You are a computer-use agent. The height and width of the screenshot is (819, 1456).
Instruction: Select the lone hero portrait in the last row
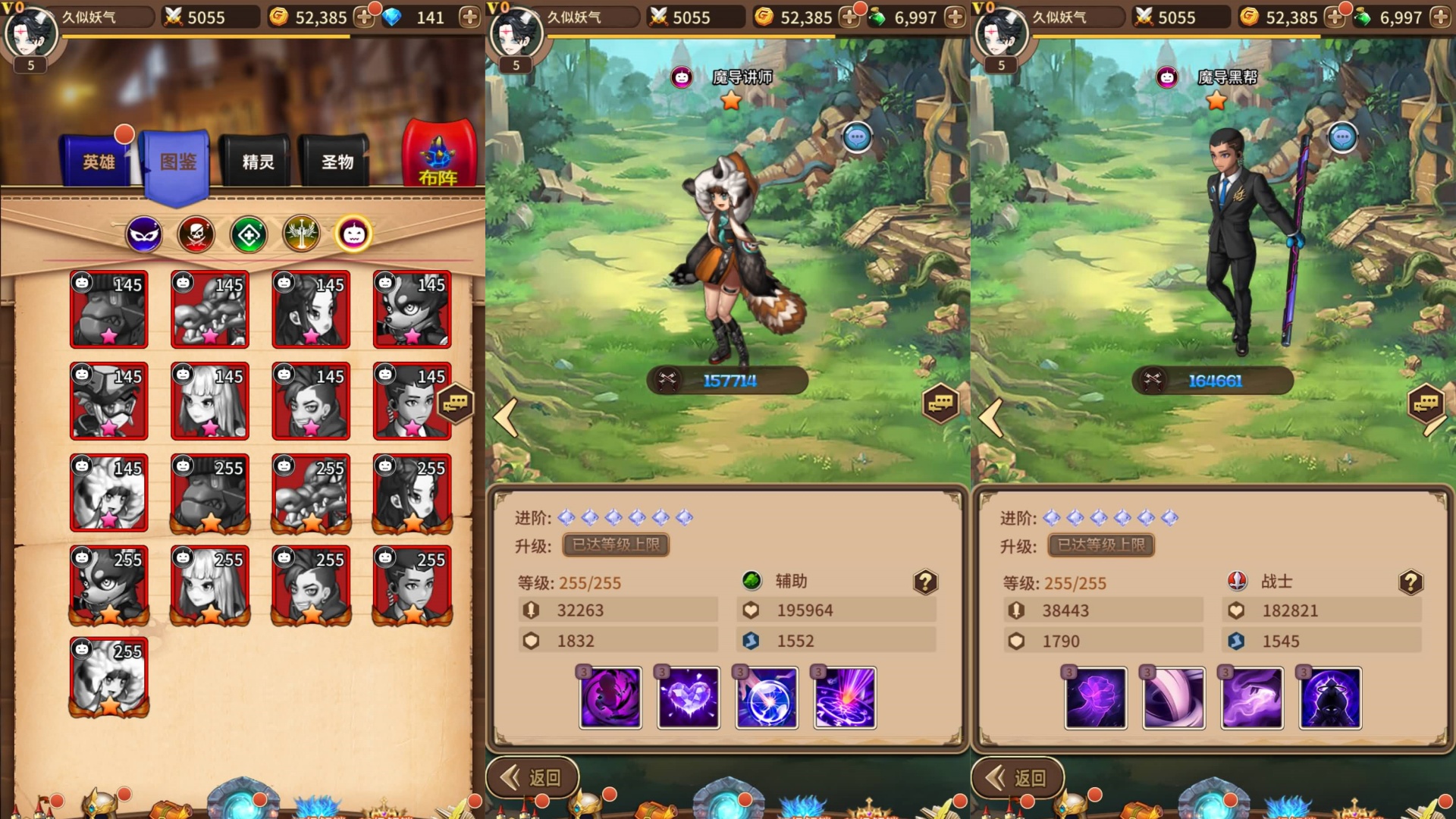(x=109, y=676)
